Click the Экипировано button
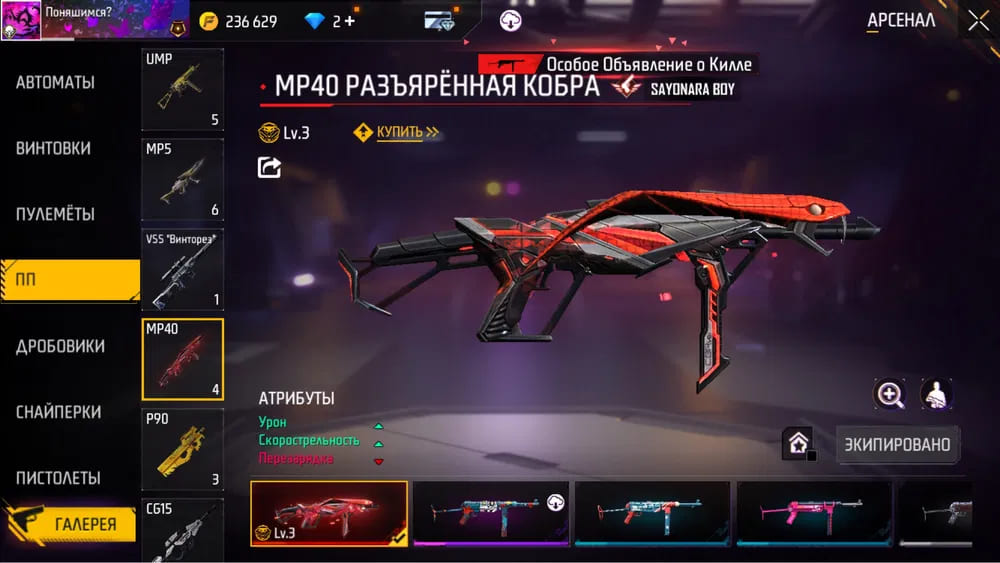This screenshot has width=1000, height=563. (x=897, y=444)
